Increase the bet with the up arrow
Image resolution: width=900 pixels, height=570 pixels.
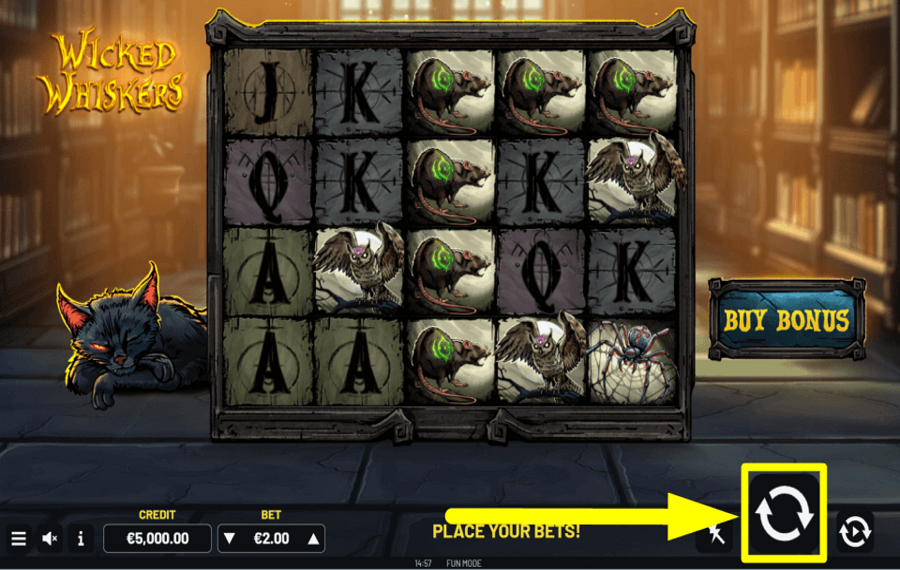[x=313, y=538]
